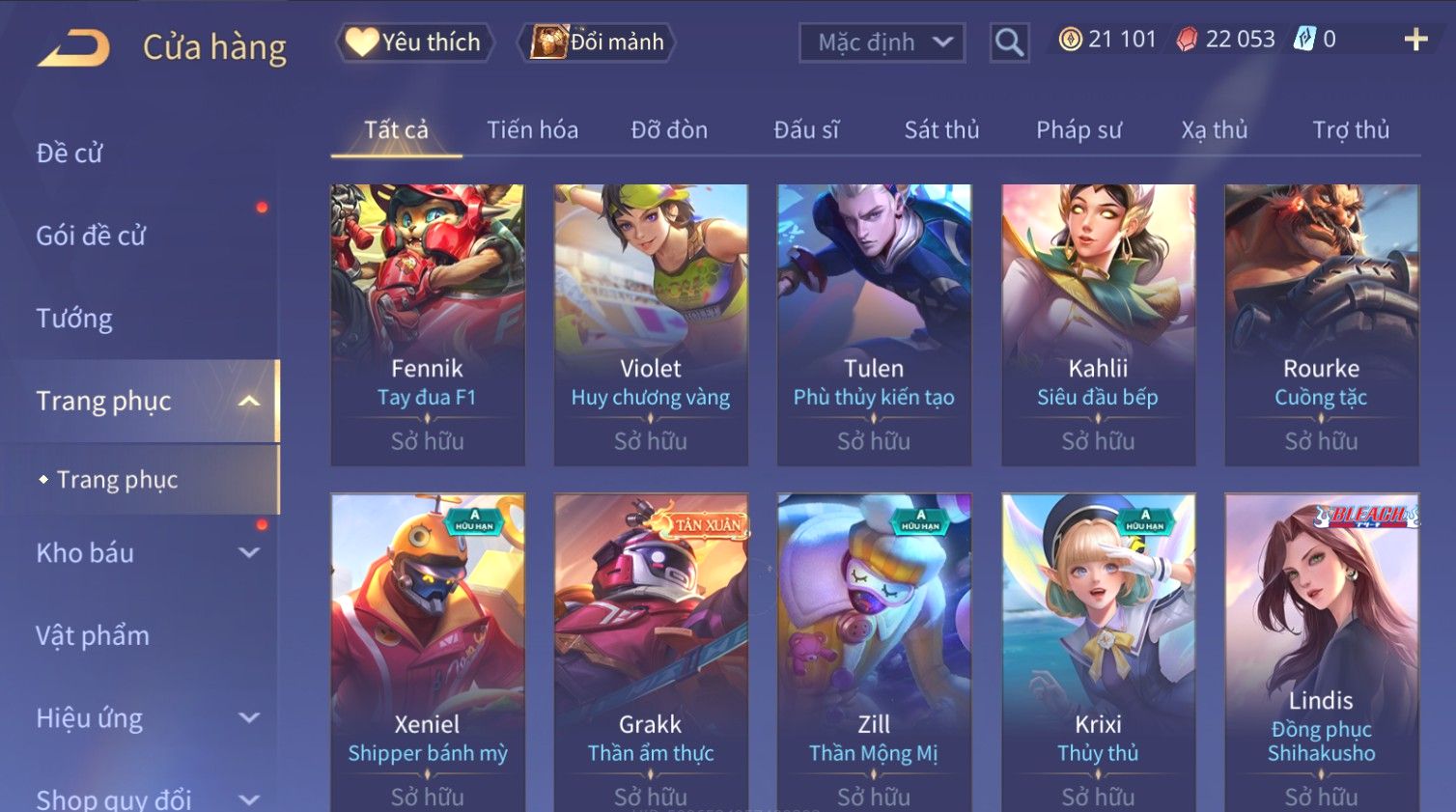View the Kahlii Siêu đầu bếp skin
Screen dimensions: 1456x812
(1098, 324)
